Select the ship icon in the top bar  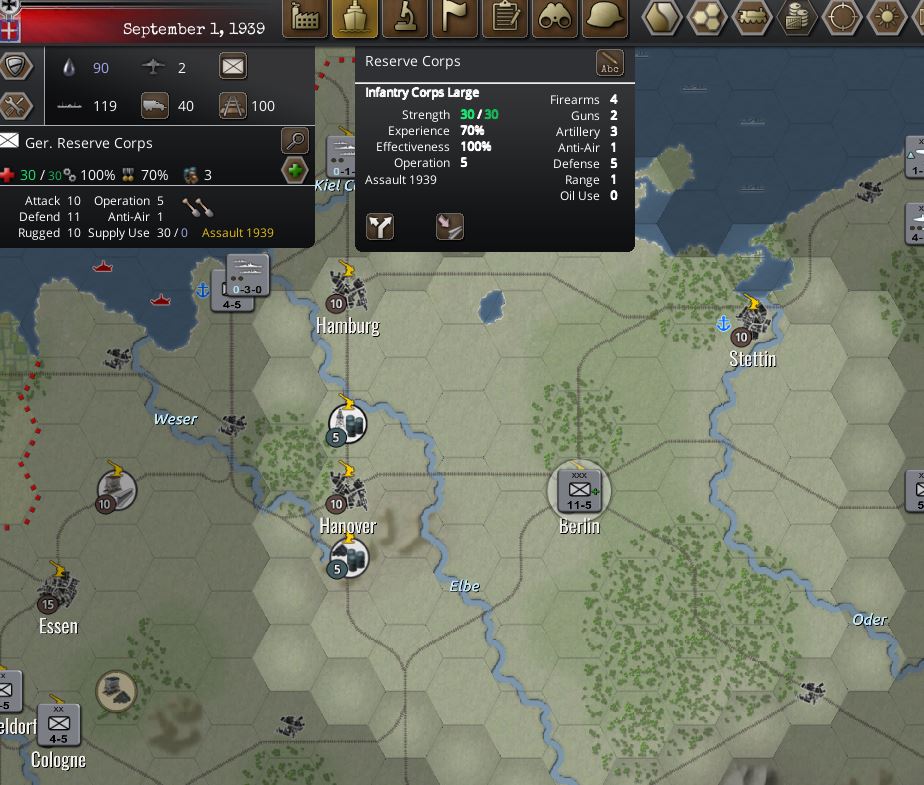coord(355,18)
